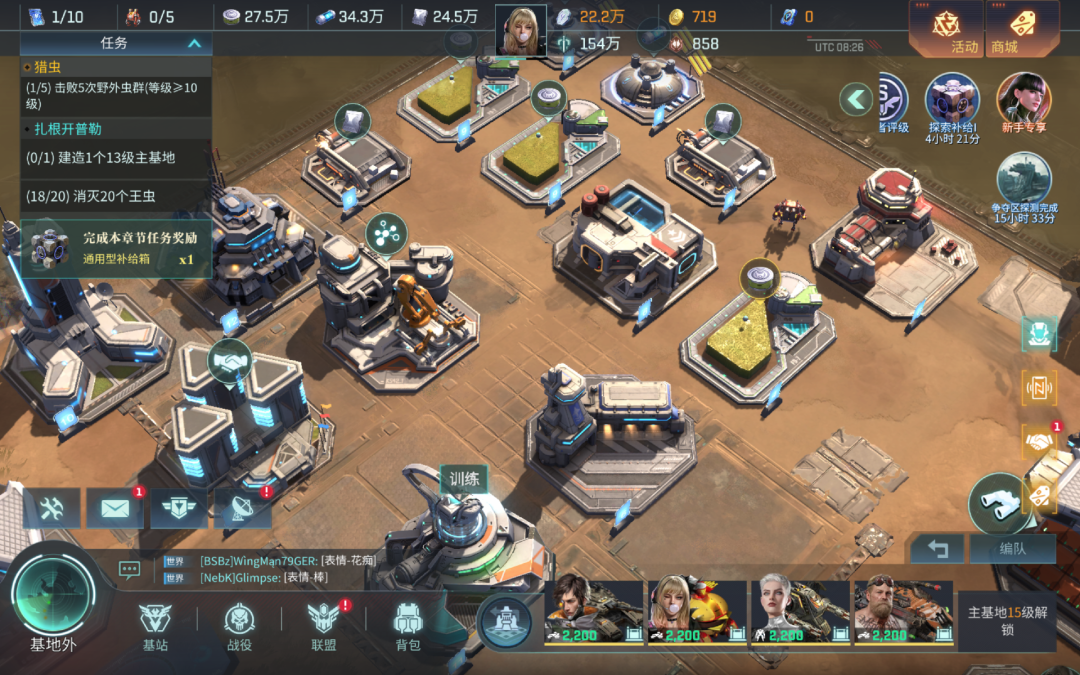This screenshot has width=1080, height=675.
Task: Claim the 完成本章节任务奖励 chapter reward
Action: [x=116, y=249]
